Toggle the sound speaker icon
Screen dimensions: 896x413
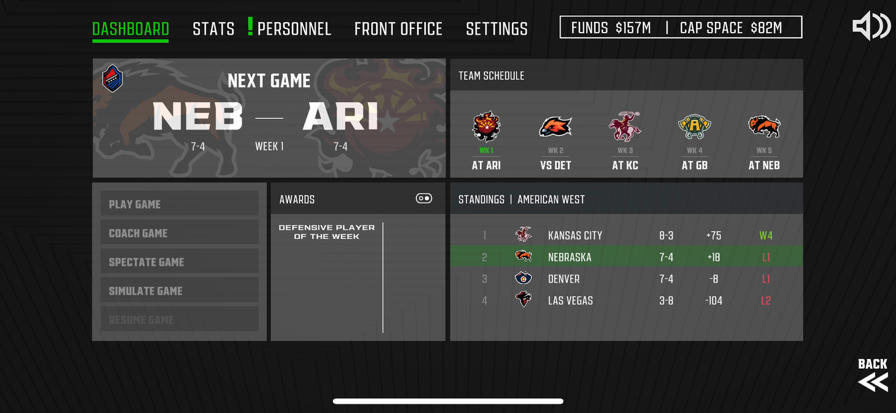click(870, 27)
